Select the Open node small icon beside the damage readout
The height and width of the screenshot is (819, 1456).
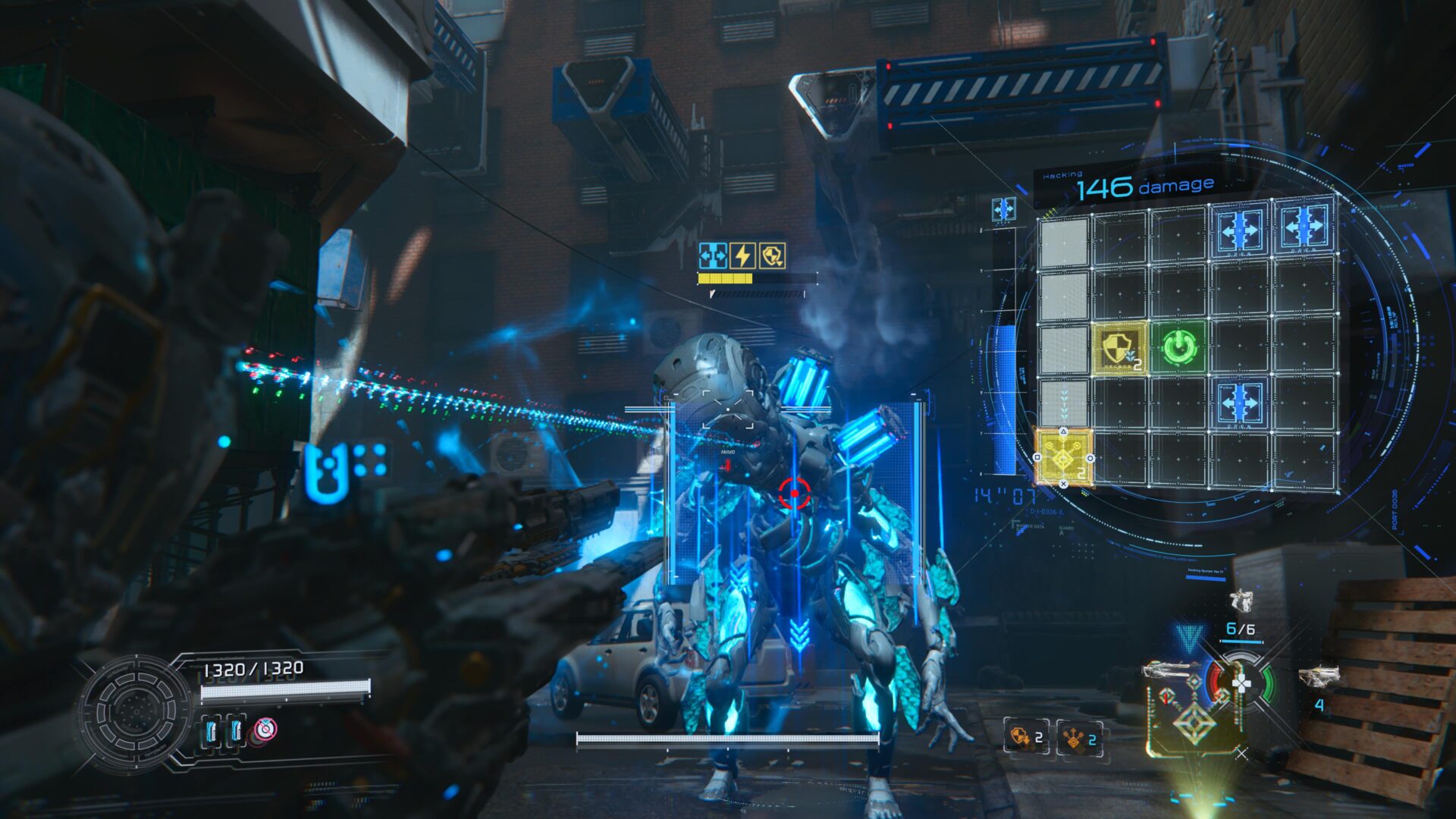click(1003, 209)
